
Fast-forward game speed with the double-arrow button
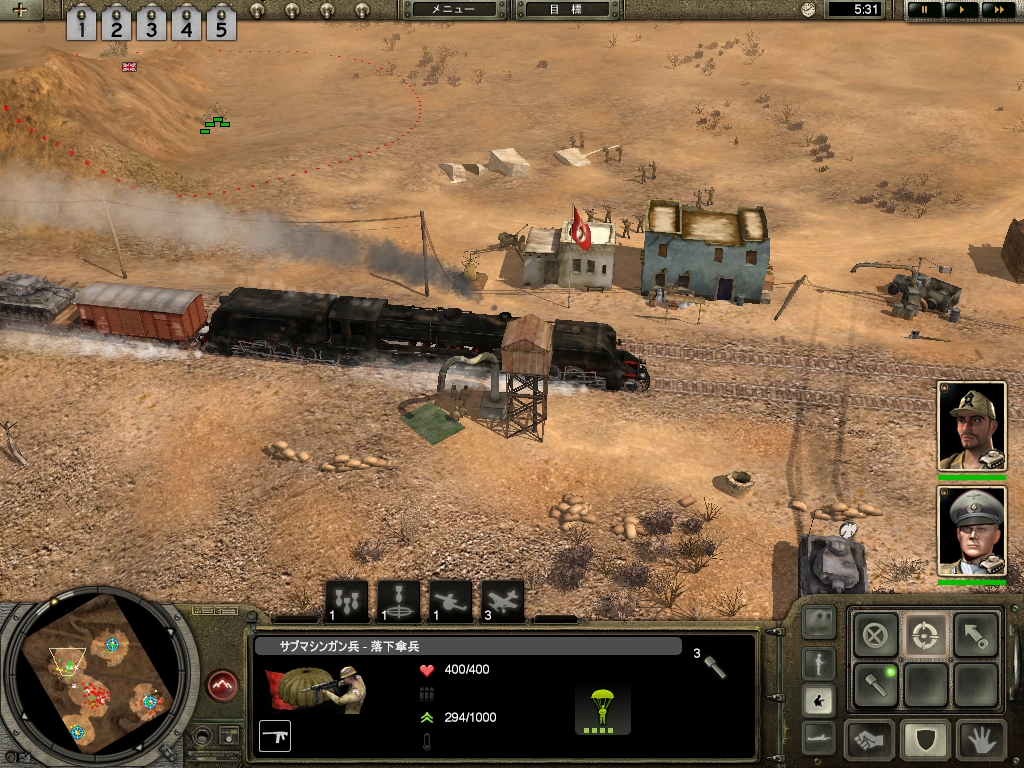pos(995,9)
